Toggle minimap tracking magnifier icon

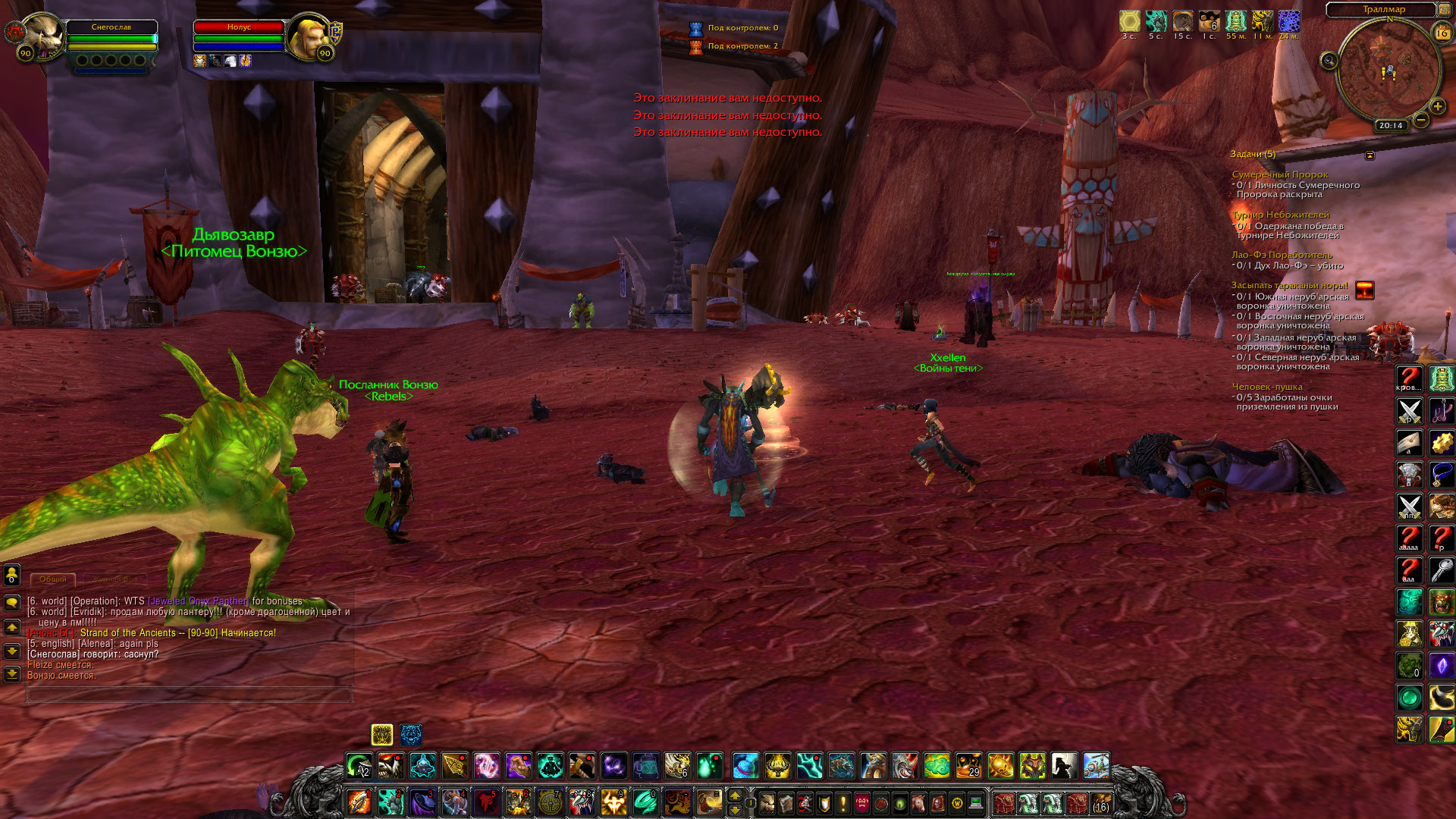point(1329,61)
